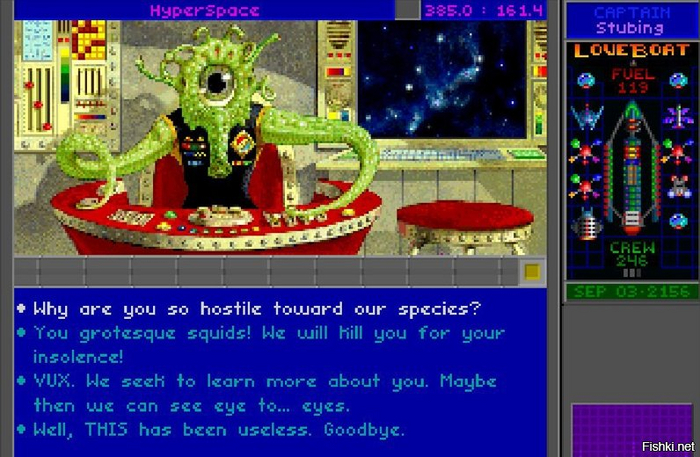Choose the 'You grotesque squids!' insult reply
The image size is (700, 457).
[268, 333]
